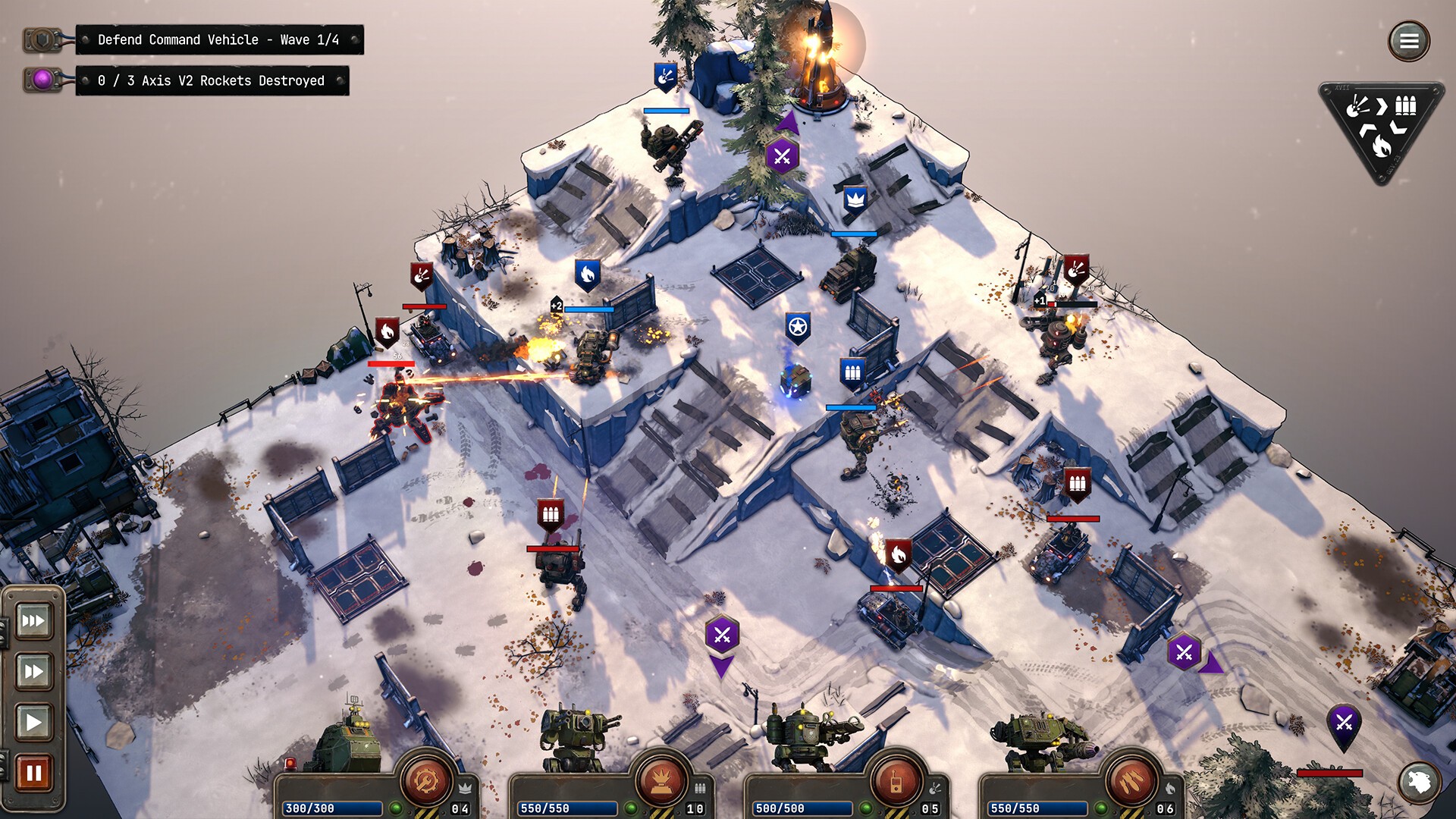Viewport: 1456px width, 819px height.
Task: Select the Defend Command Vehicle objective
Action: coord(218,39)
